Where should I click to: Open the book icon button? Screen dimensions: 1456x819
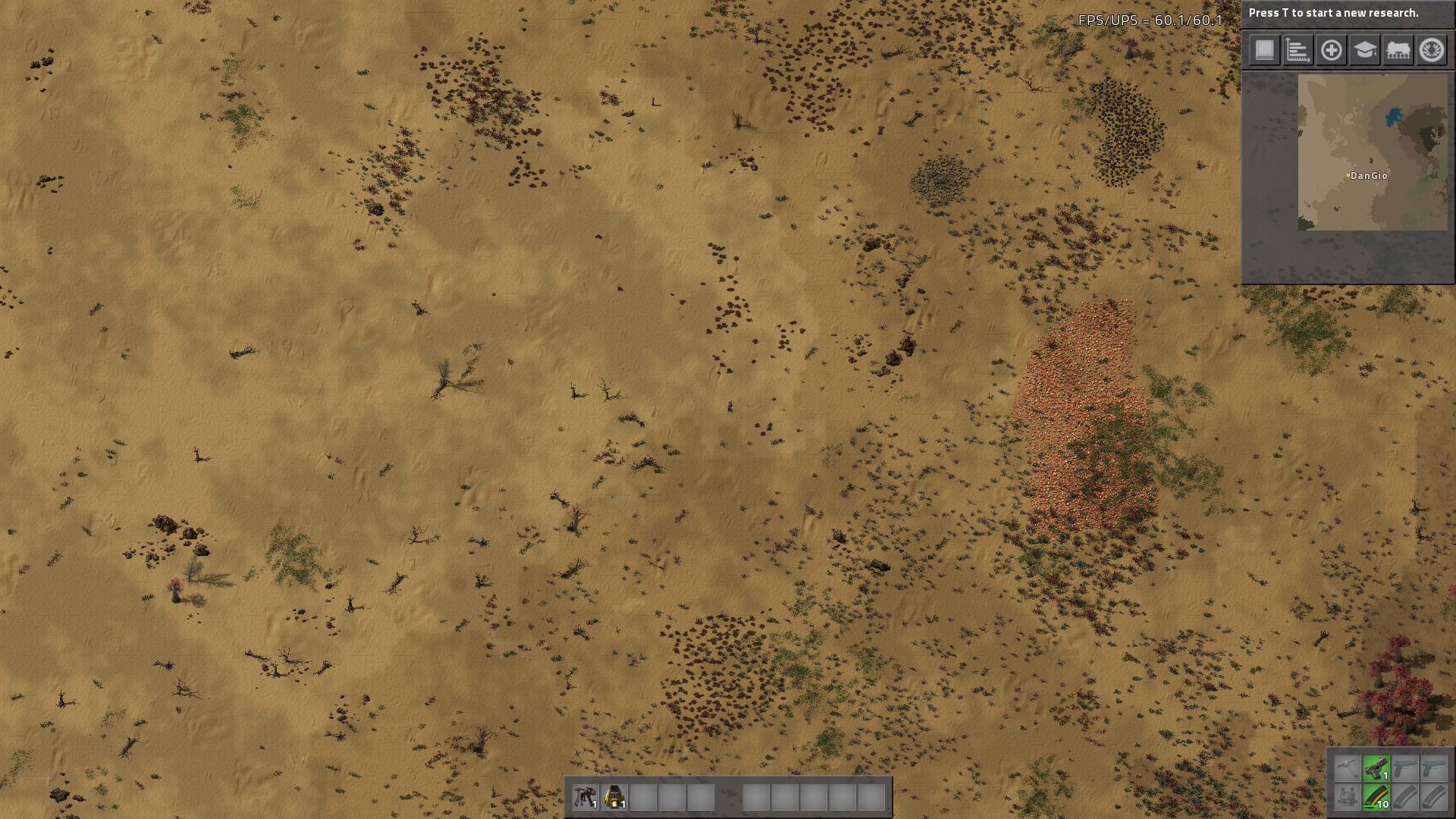pyautogui.click(x=1264, y=51)
